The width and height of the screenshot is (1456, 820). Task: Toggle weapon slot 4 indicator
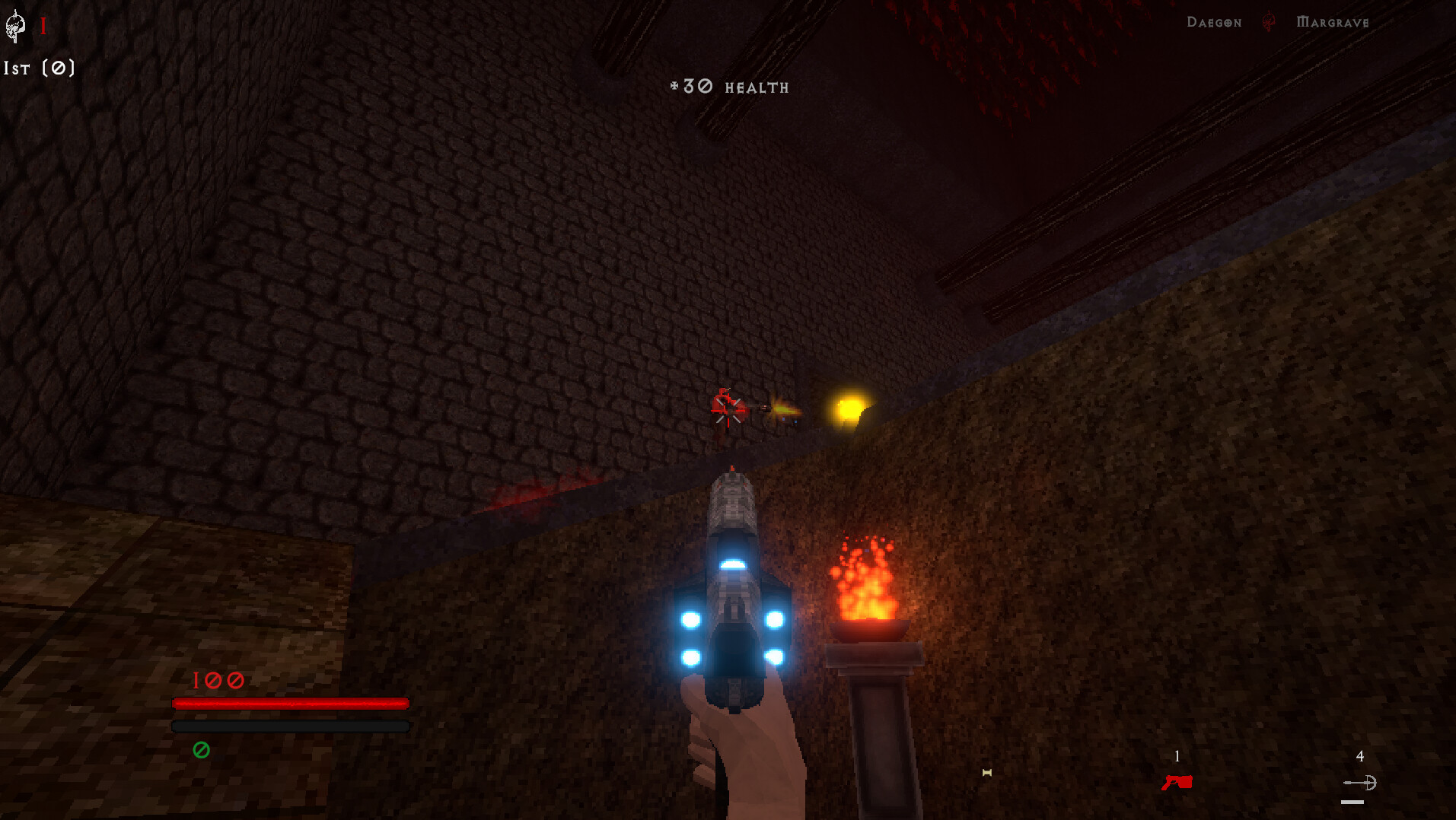(x=1360, y=757)
